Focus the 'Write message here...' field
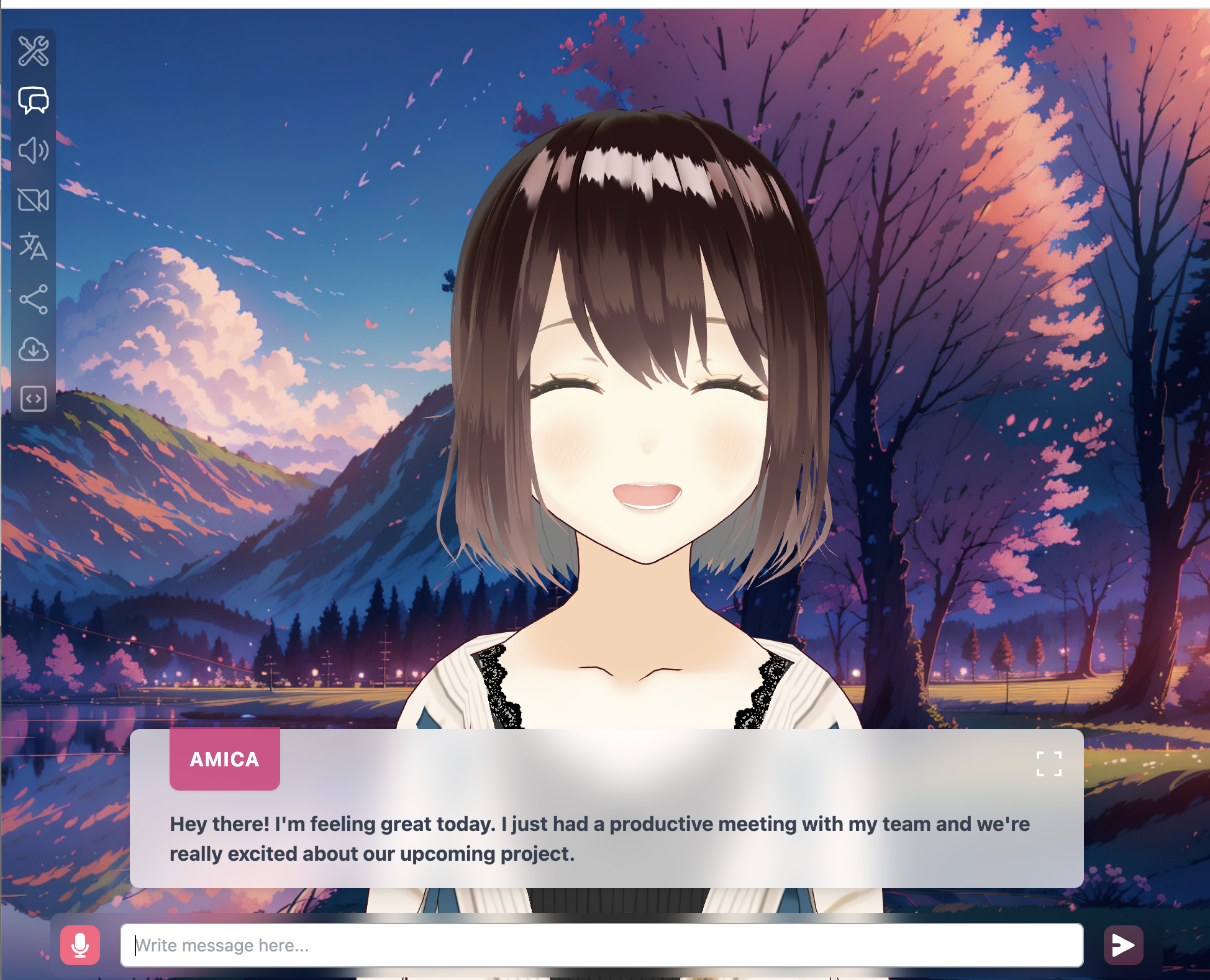Image resolution: width=1210 pixels, height=980 pixels. 601,945
